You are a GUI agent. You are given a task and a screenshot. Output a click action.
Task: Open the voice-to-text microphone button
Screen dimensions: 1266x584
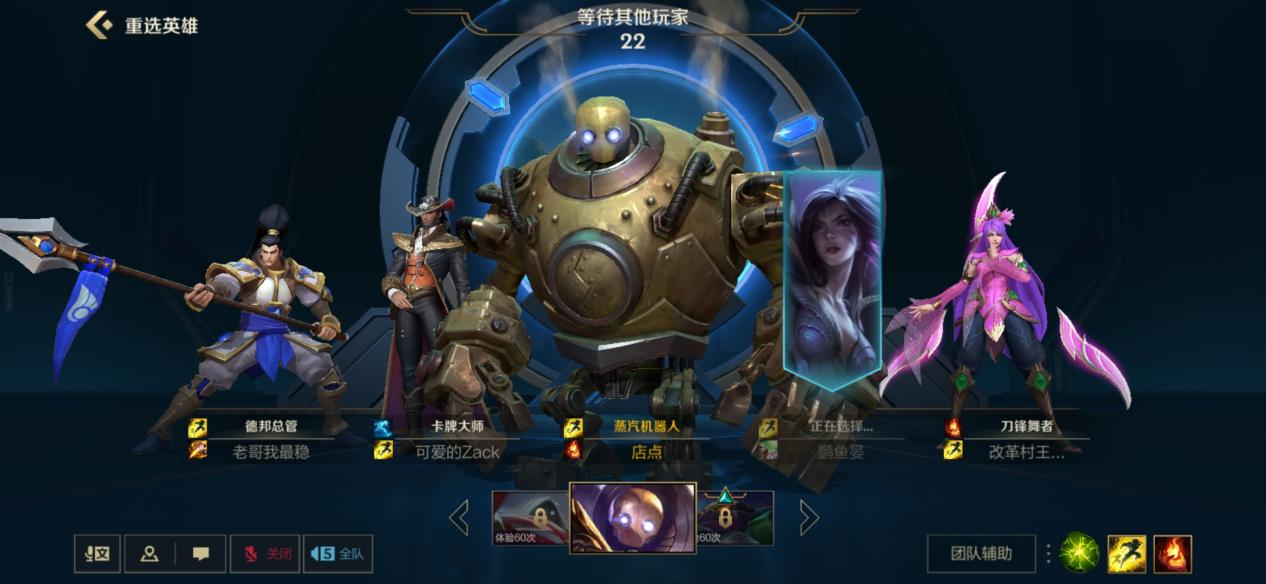point(98,553)
